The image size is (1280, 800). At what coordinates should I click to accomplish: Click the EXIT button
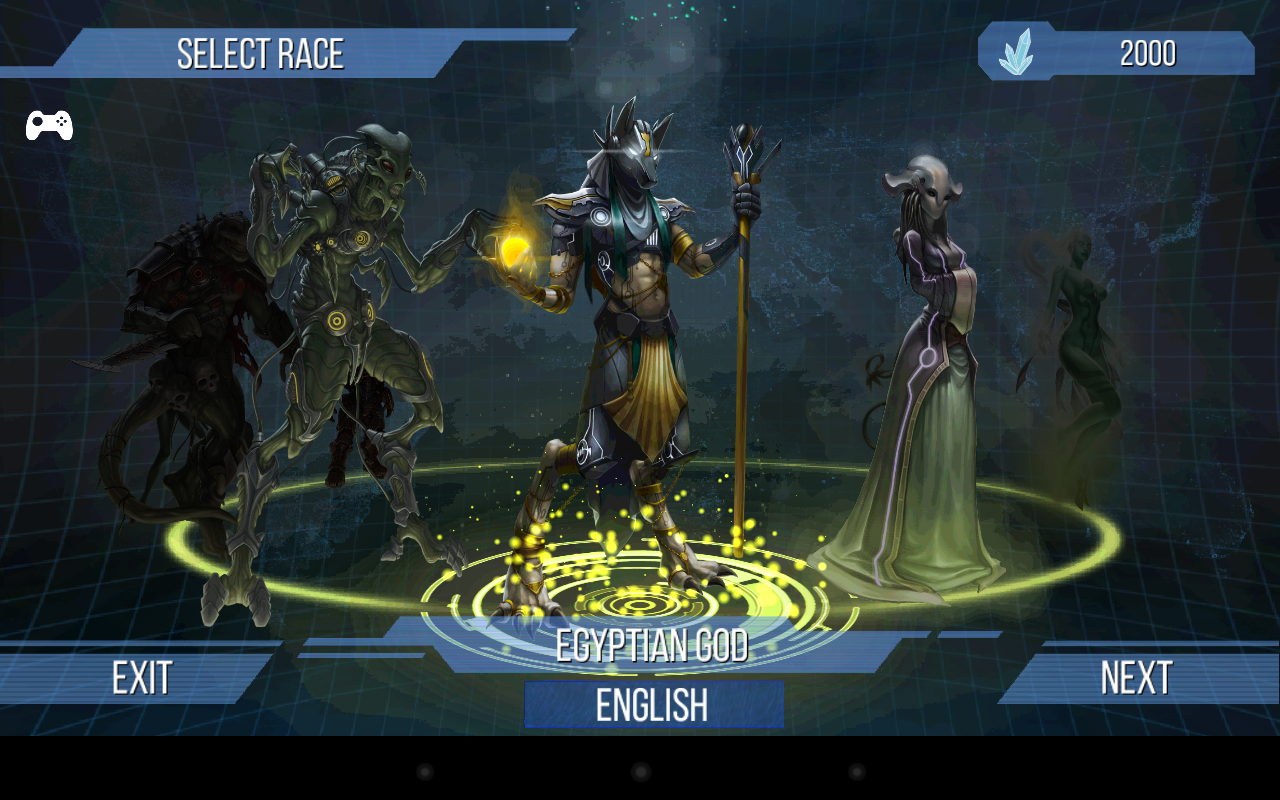(x=141, y=678)
